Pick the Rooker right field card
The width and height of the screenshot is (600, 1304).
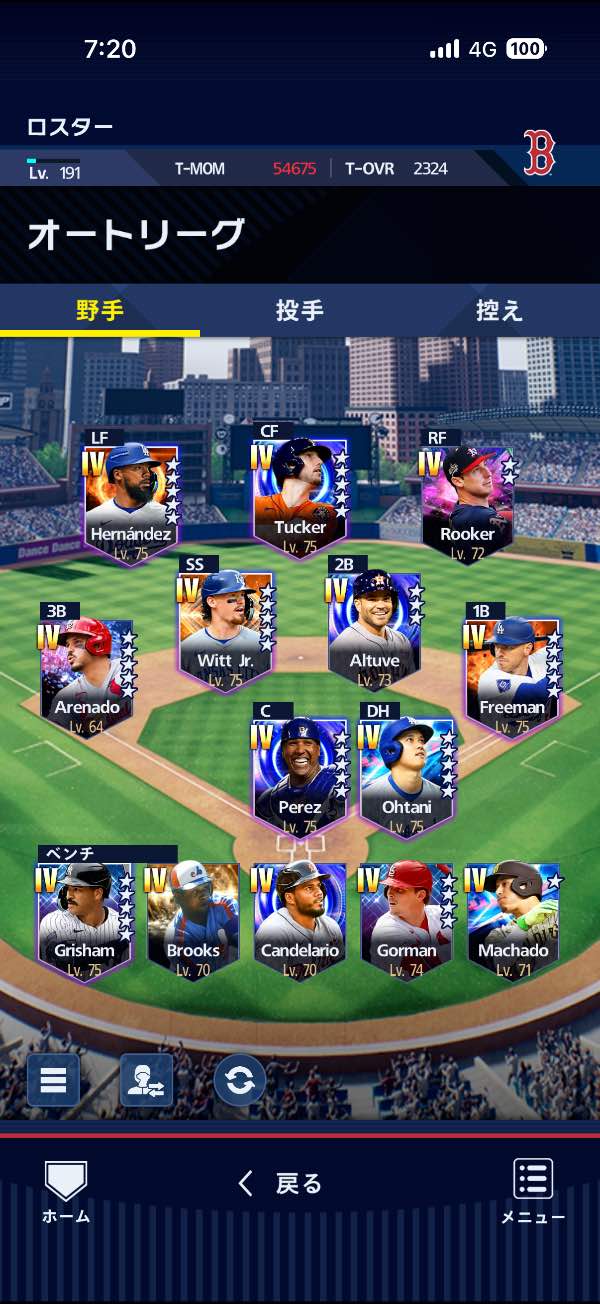pyautogui.click(x=466, y=502)
